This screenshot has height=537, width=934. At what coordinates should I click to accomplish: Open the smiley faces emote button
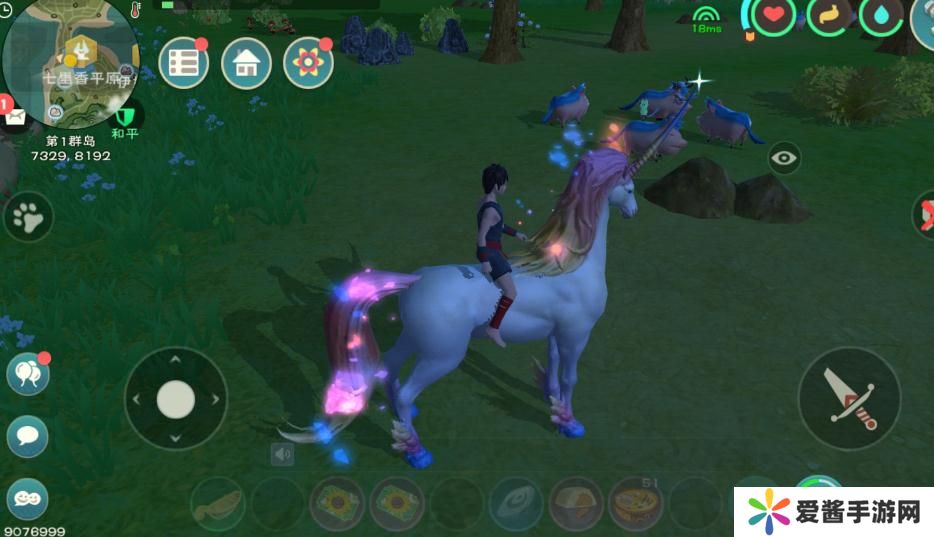click(27, 498)
